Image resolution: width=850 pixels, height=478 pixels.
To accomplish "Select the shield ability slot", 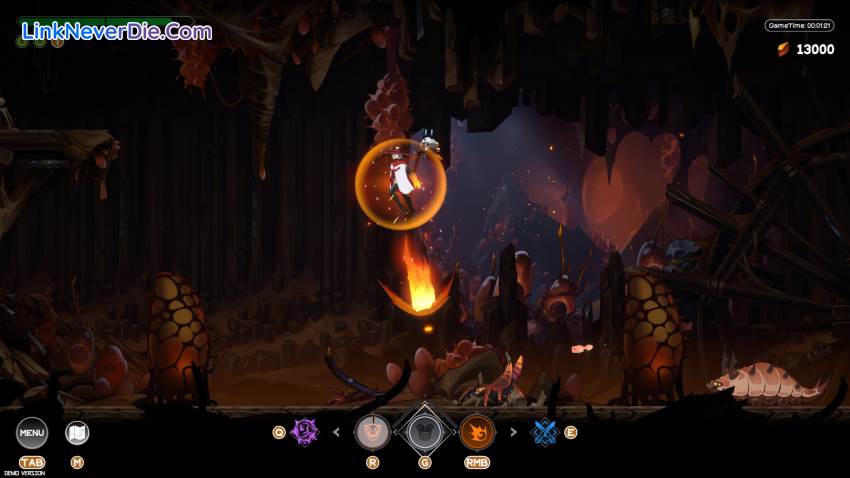I will coord(373,432).
